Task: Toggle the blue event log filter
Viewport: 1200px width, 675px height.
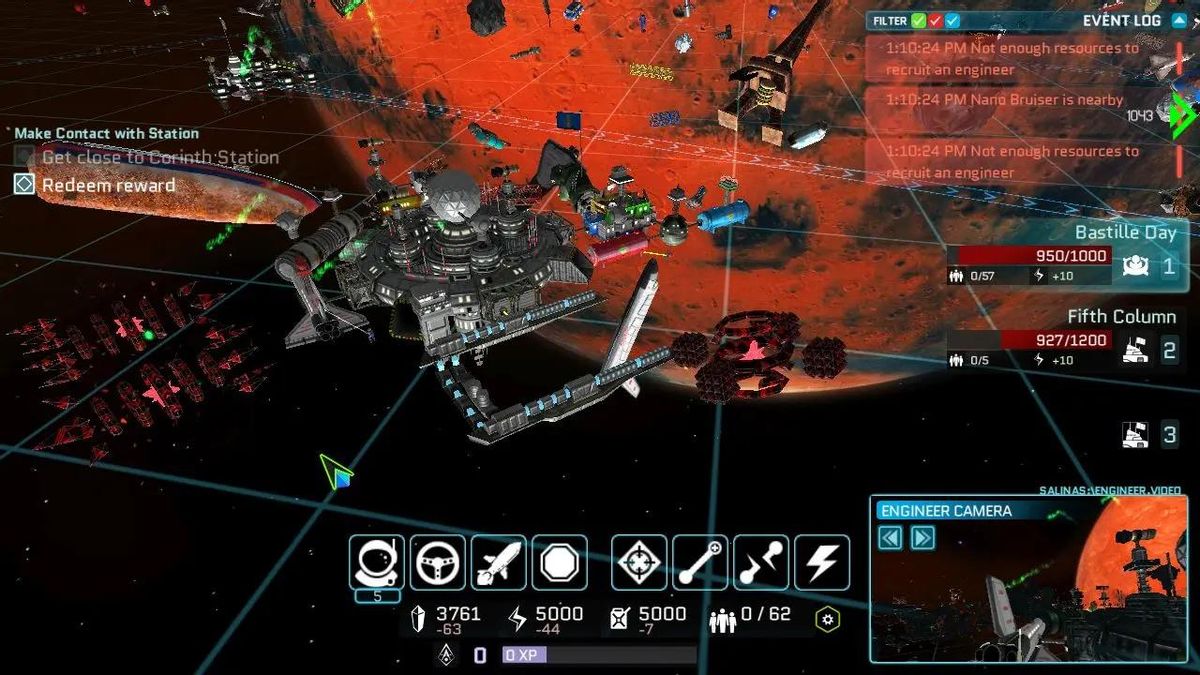Action: tap(952, 20)
